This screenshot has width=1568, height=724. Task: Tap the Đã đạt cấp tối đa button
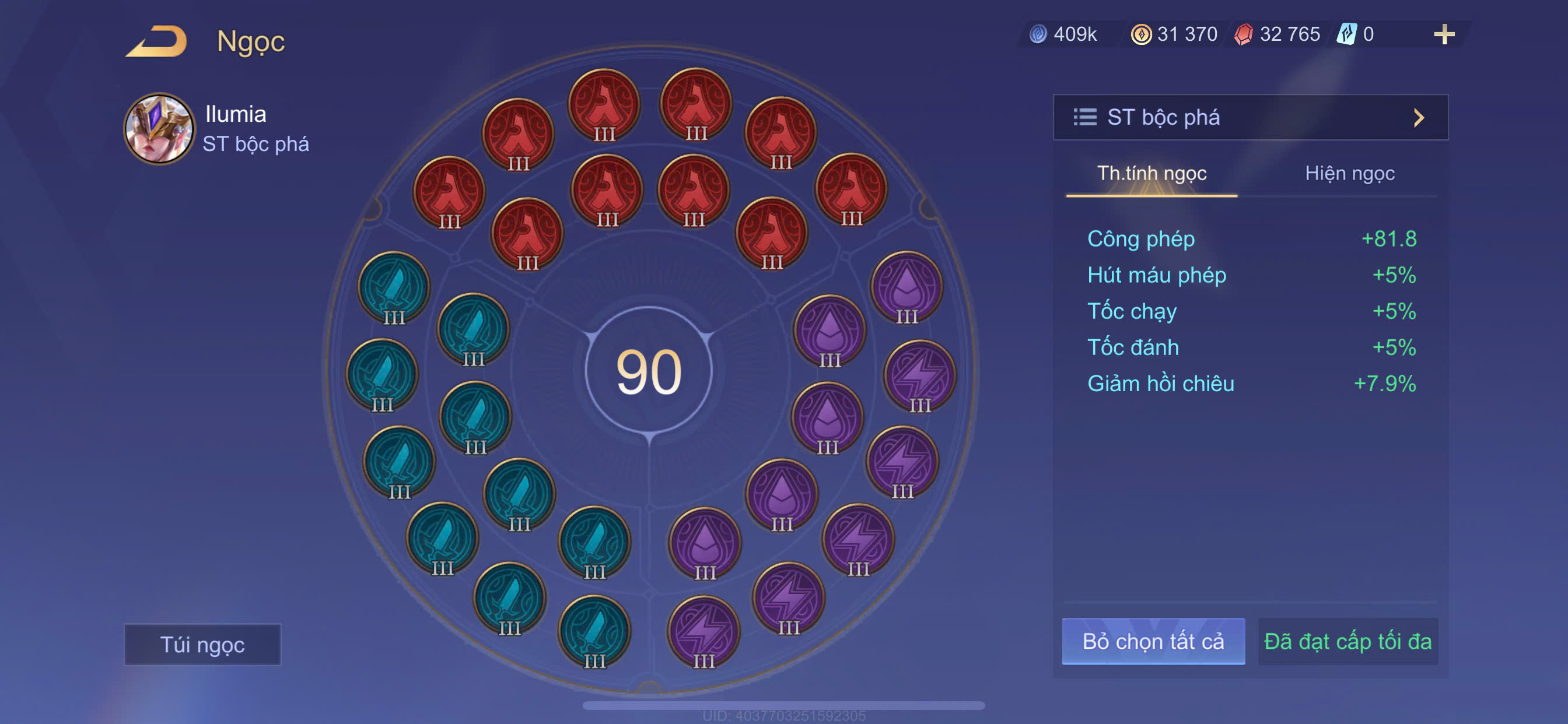pos(1347,641)
